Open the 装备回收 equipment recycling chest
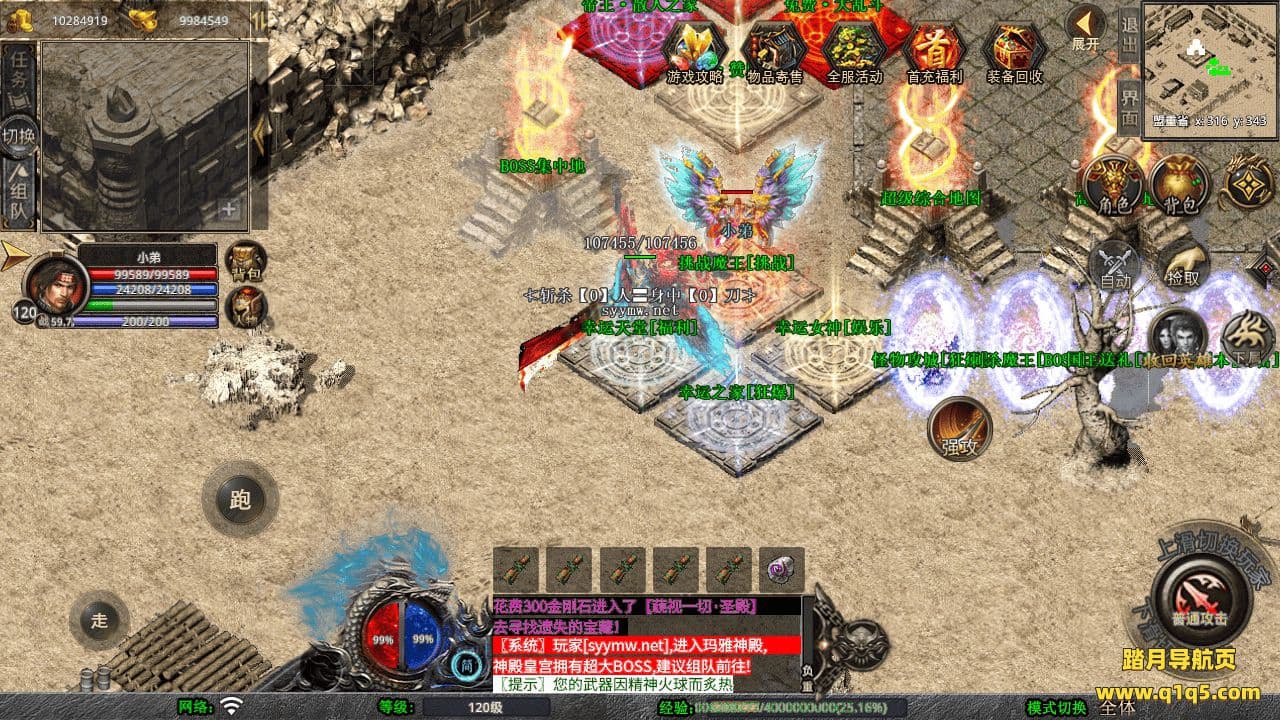This screenshot has height=720, width=1280. pyautogui.click(x=1014, y=51)
